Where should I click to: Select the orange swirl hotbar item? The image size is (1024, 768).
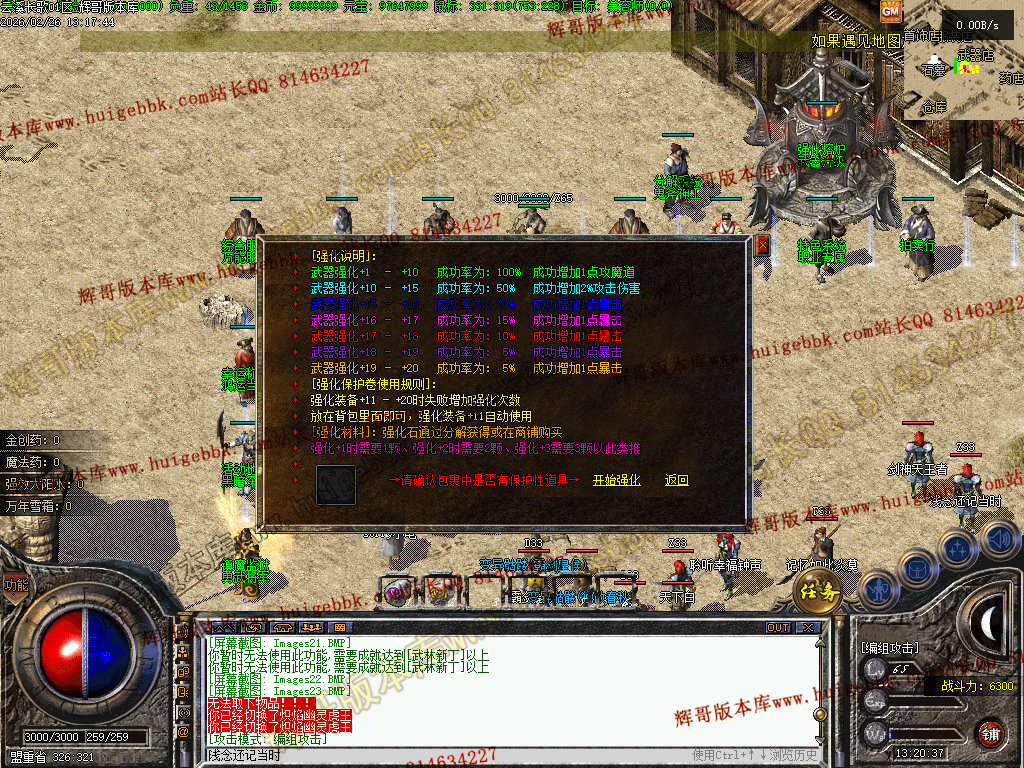click(440, 592)
